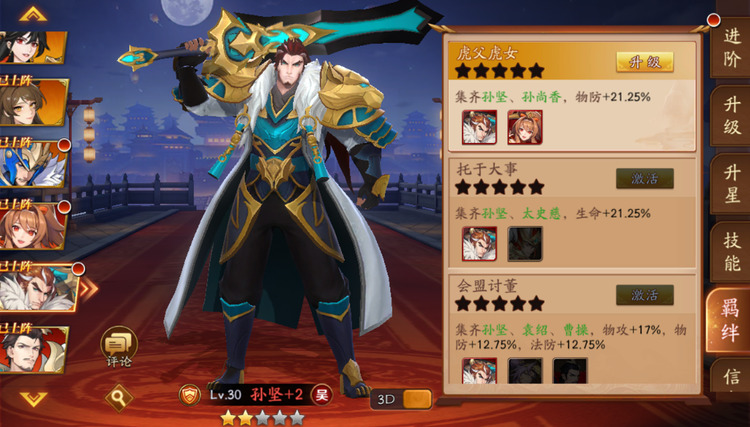750x427 pixels.
Task: Select the 羁绊 bonds tab
Action: pos(731,319)
